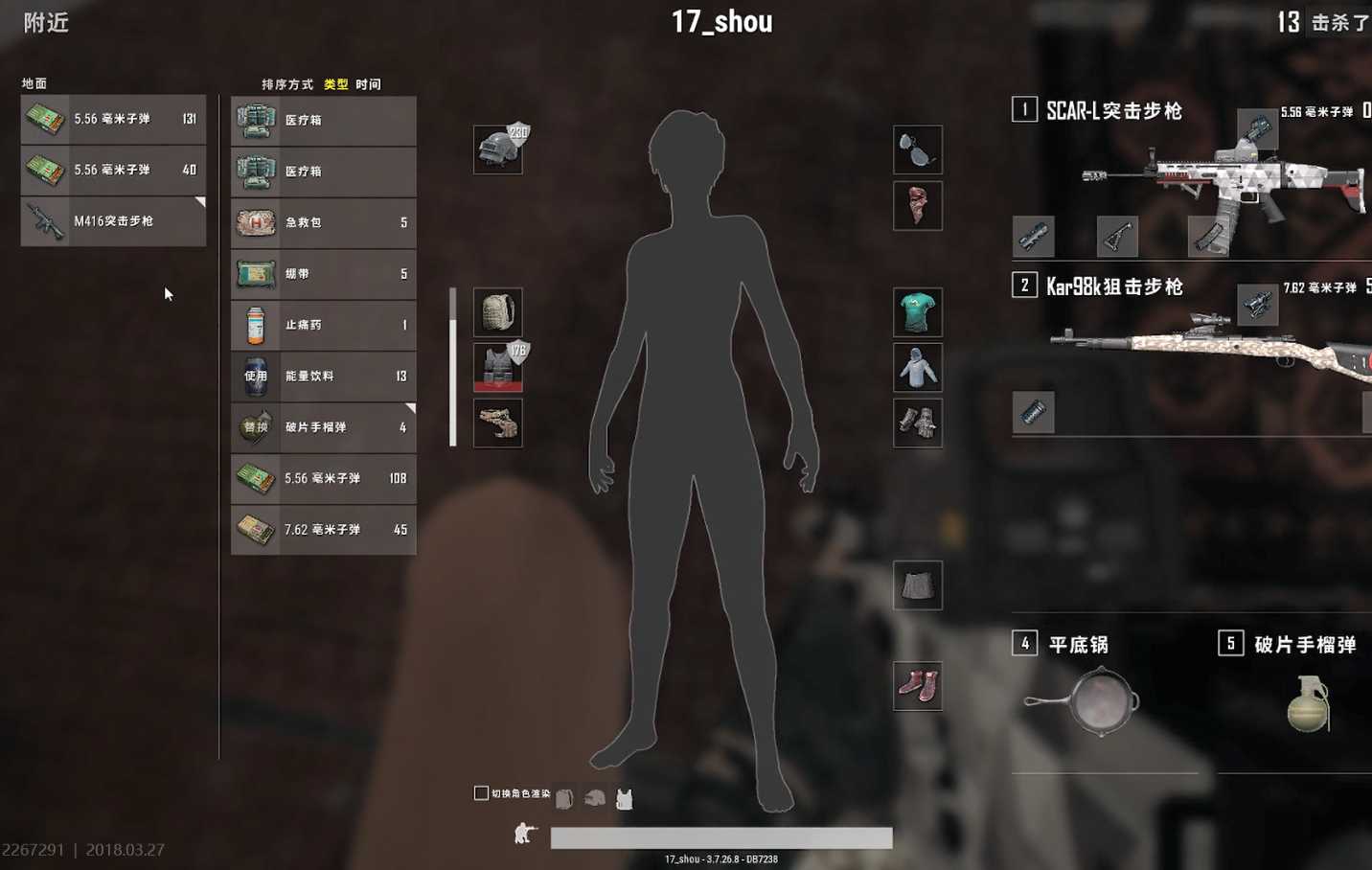Click the equipped shoes slot icon
The image size is (1372, 870).
(917, 684)
